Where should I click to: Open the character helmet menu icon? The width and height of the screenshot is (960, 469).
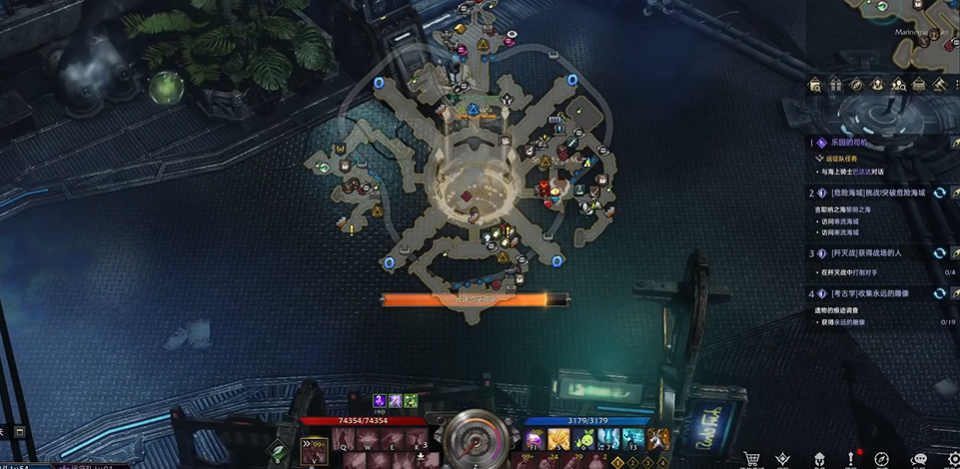[819, 459]
